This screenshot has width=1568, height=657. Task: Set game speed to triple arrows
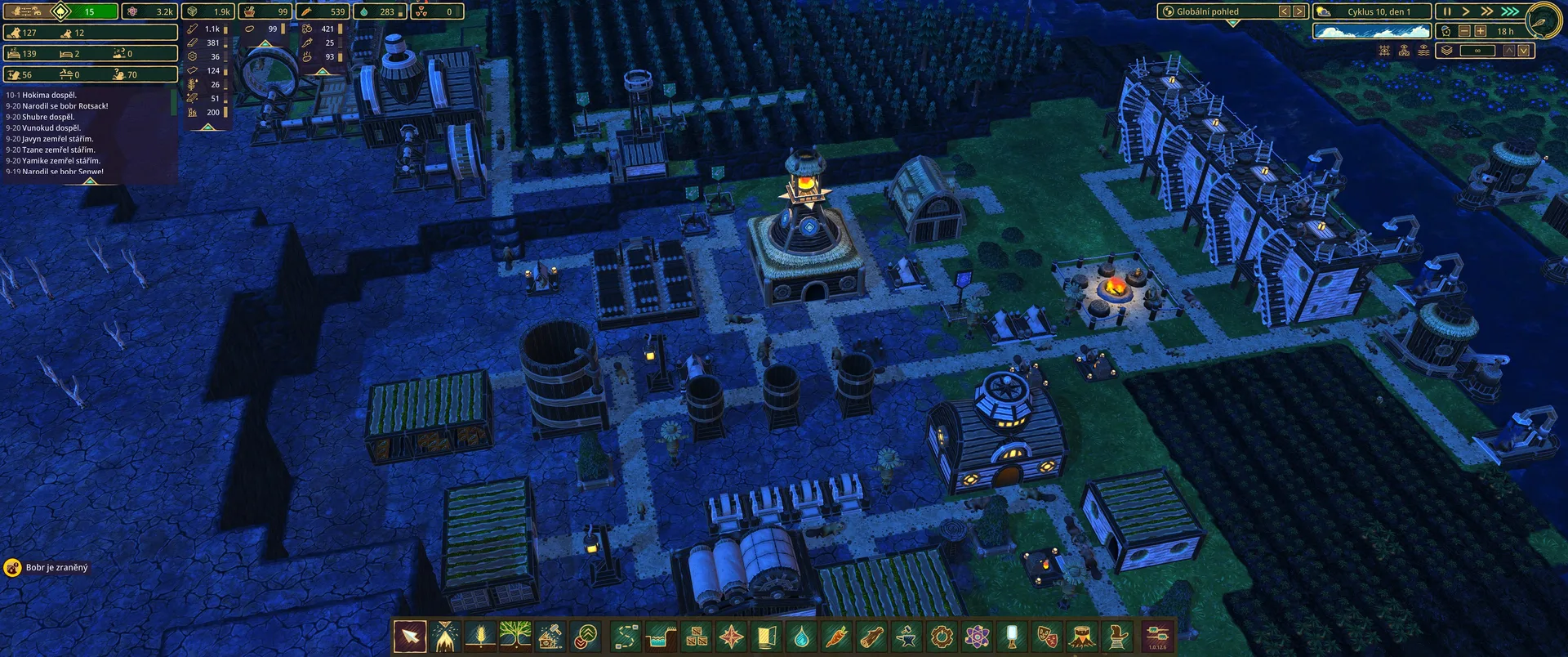1510,11
